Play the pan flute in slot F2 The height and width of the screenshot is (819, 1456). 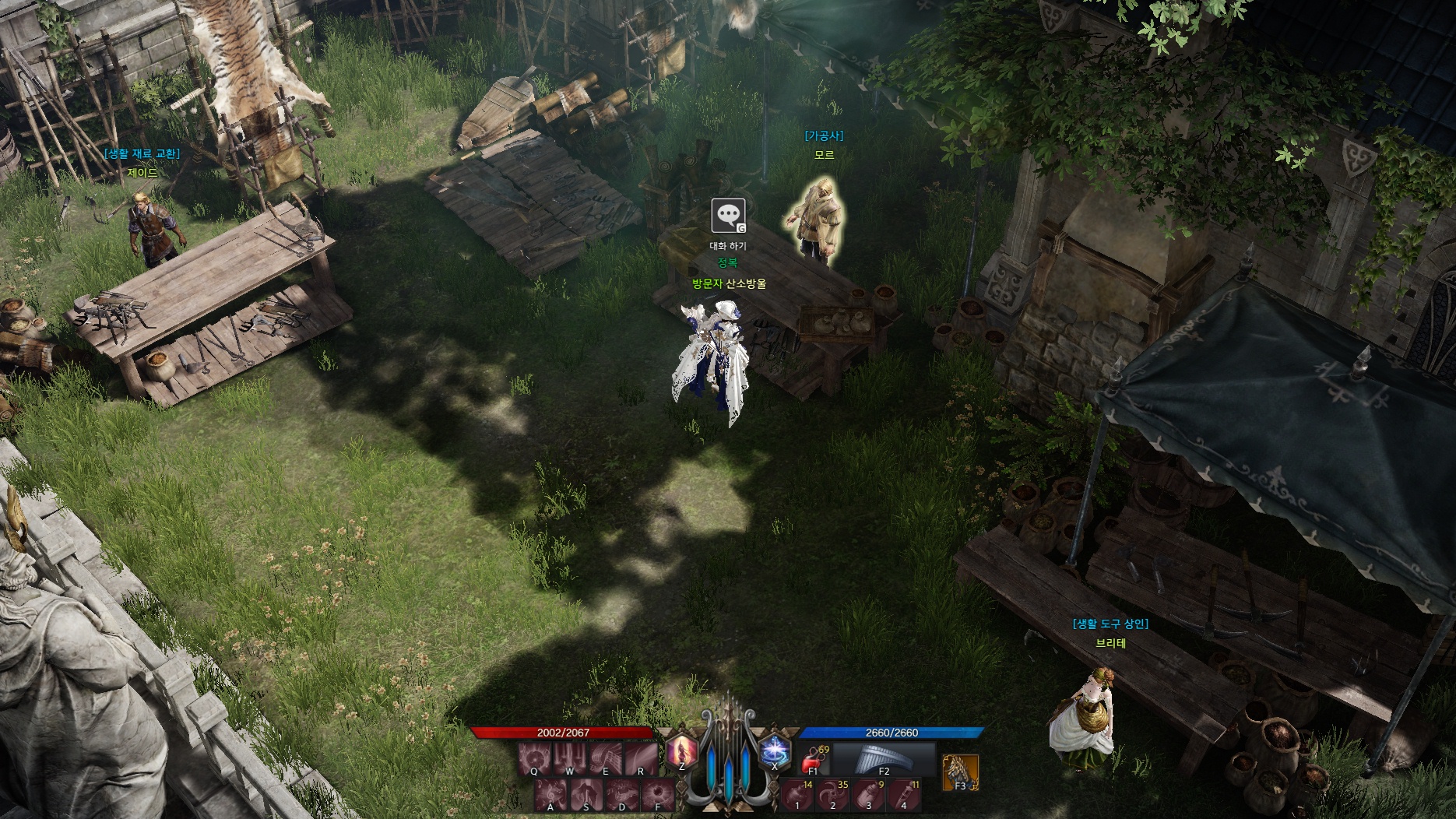coord(884,758)
